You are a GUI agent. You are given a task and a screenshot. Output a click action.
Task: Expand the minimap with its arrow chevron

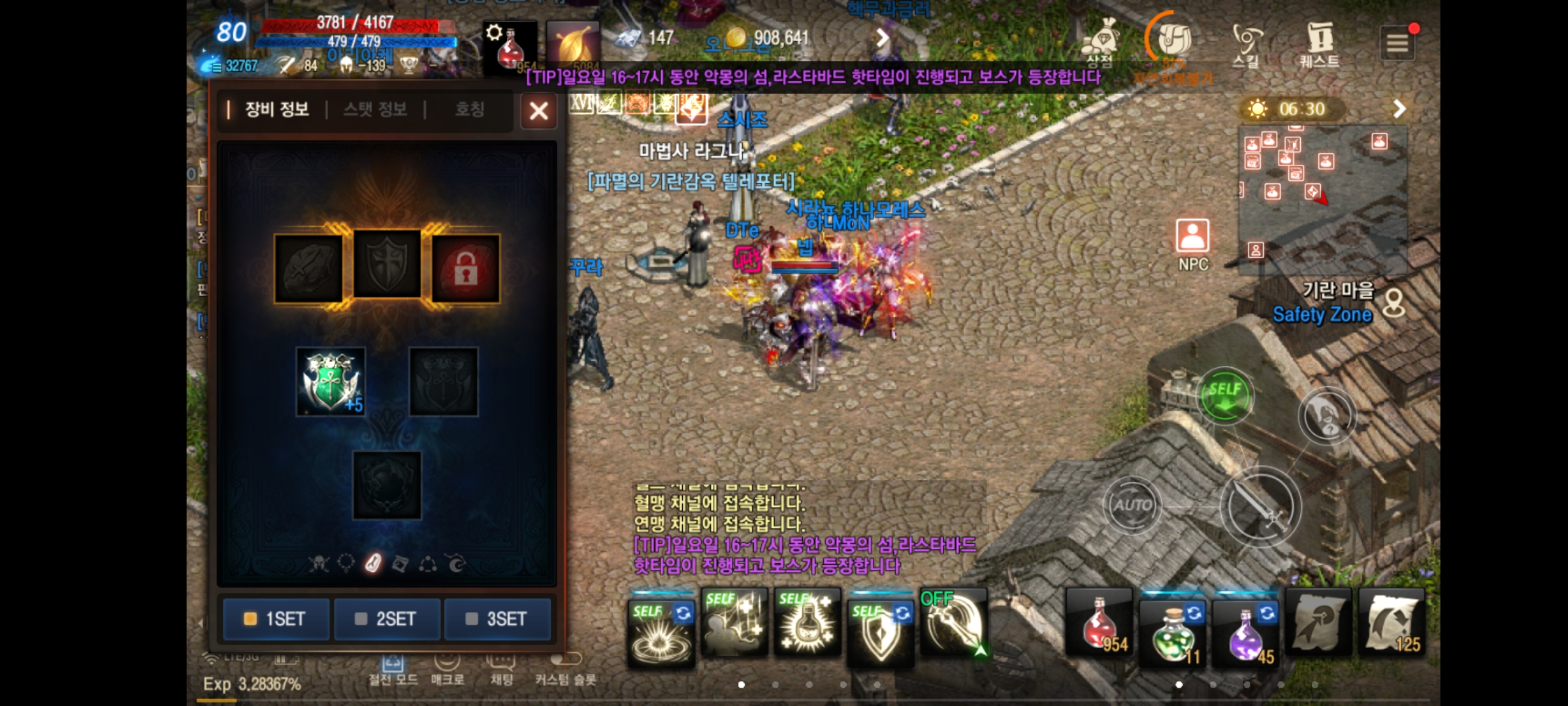coord(1398,109)
